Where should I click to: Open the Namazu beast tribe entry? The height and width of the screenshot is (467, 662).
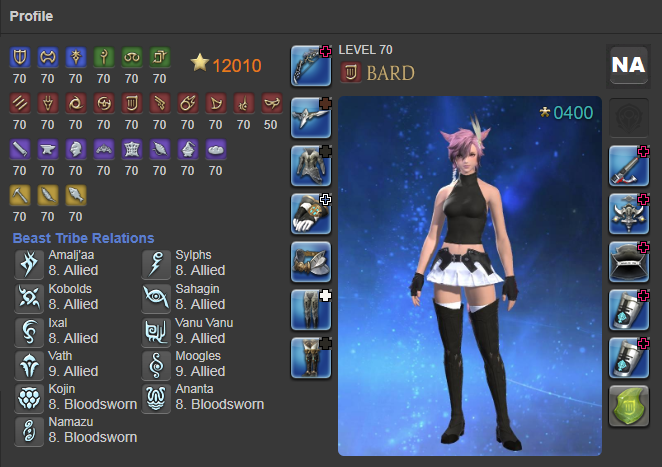[28, 431]
